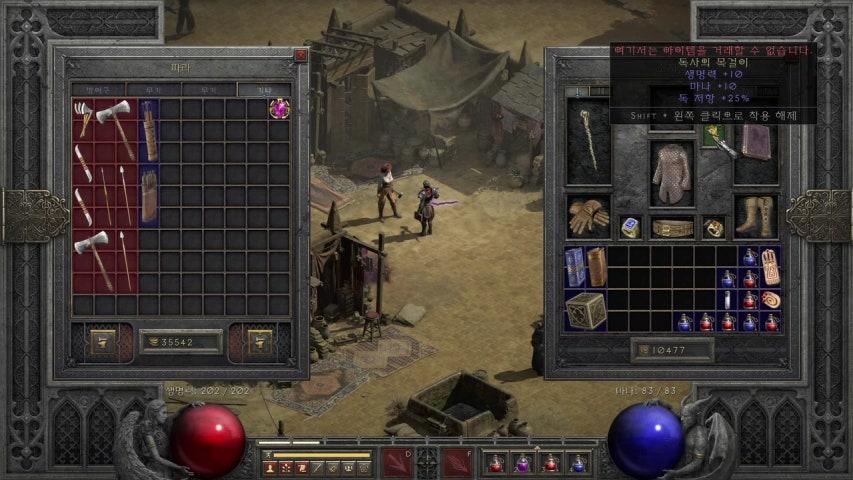
Task: Pick the Horadric Cube in inventory
Action: (x=586, y=311)
